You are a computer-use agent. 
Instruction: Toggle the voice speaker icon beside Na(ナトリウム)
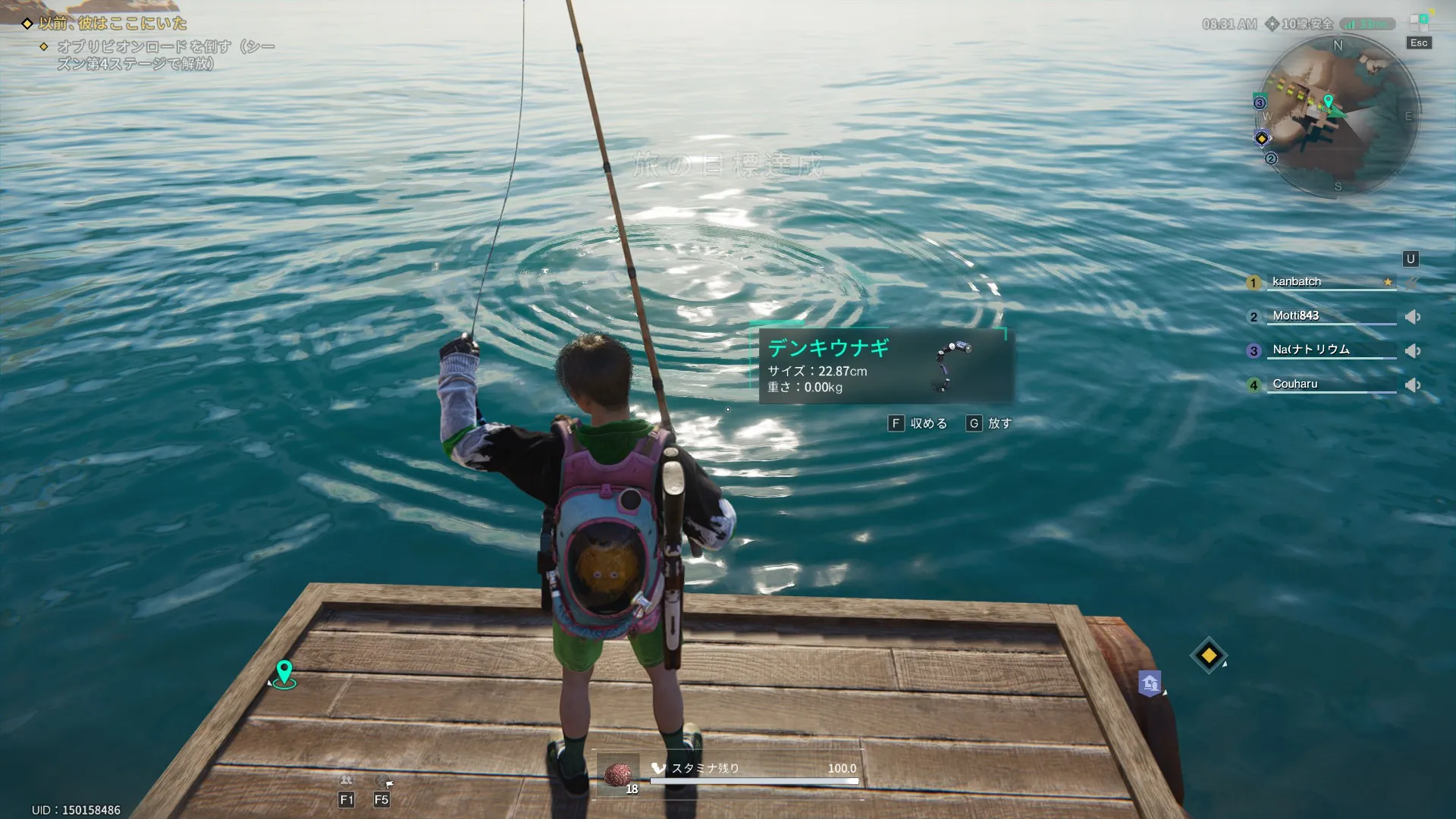(x=1412, y=351)
